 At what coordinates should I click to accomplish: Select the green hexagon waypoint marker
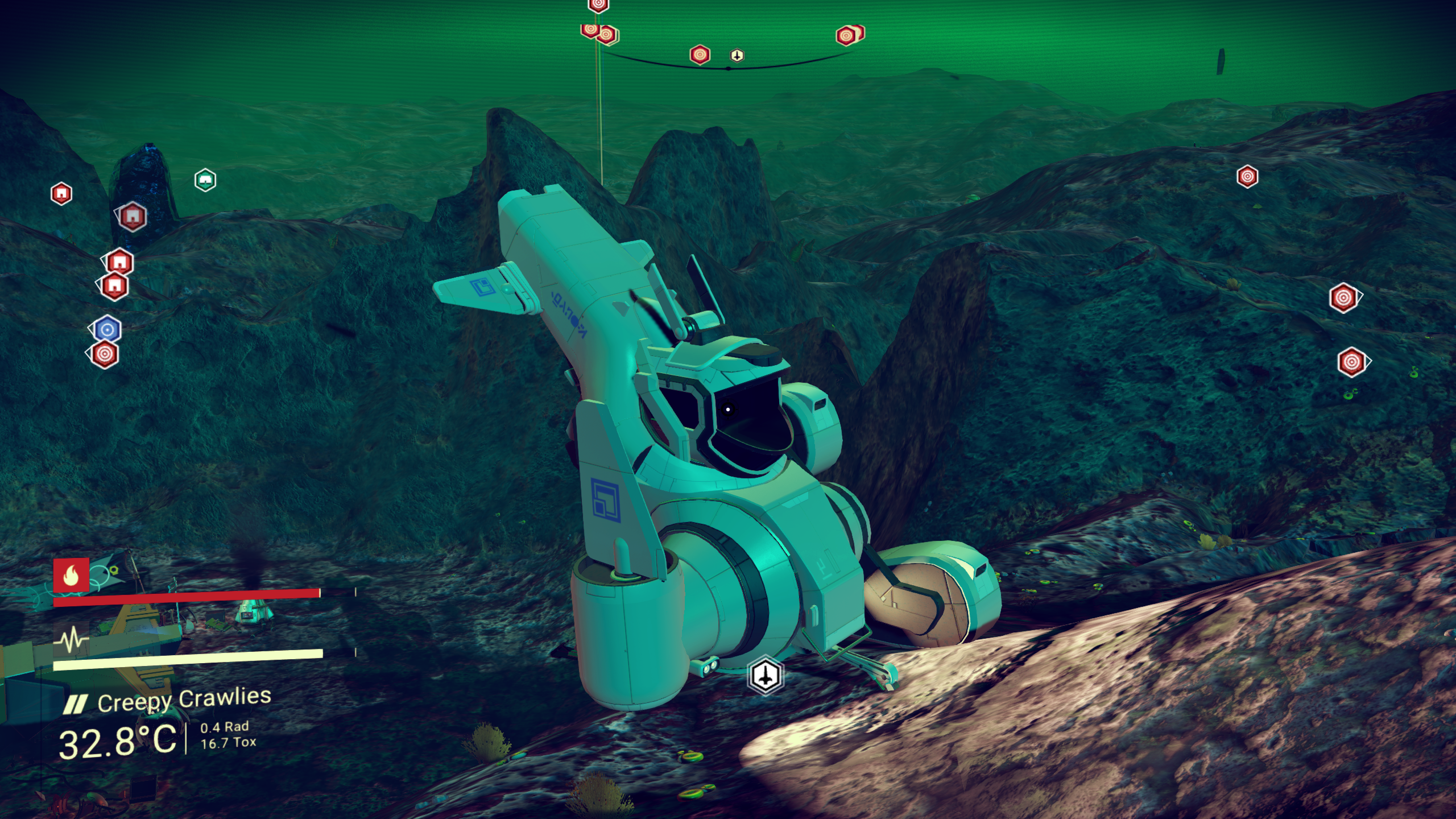[x=205, y=180]
